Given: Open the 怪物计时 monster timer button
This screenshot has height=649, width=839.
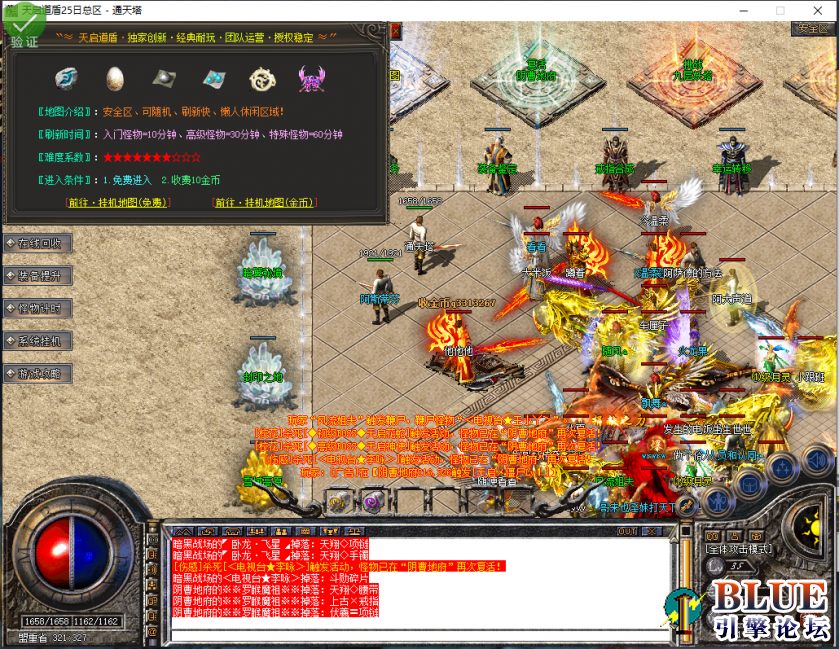Looking at the screenshot, I should coord(38,308).
